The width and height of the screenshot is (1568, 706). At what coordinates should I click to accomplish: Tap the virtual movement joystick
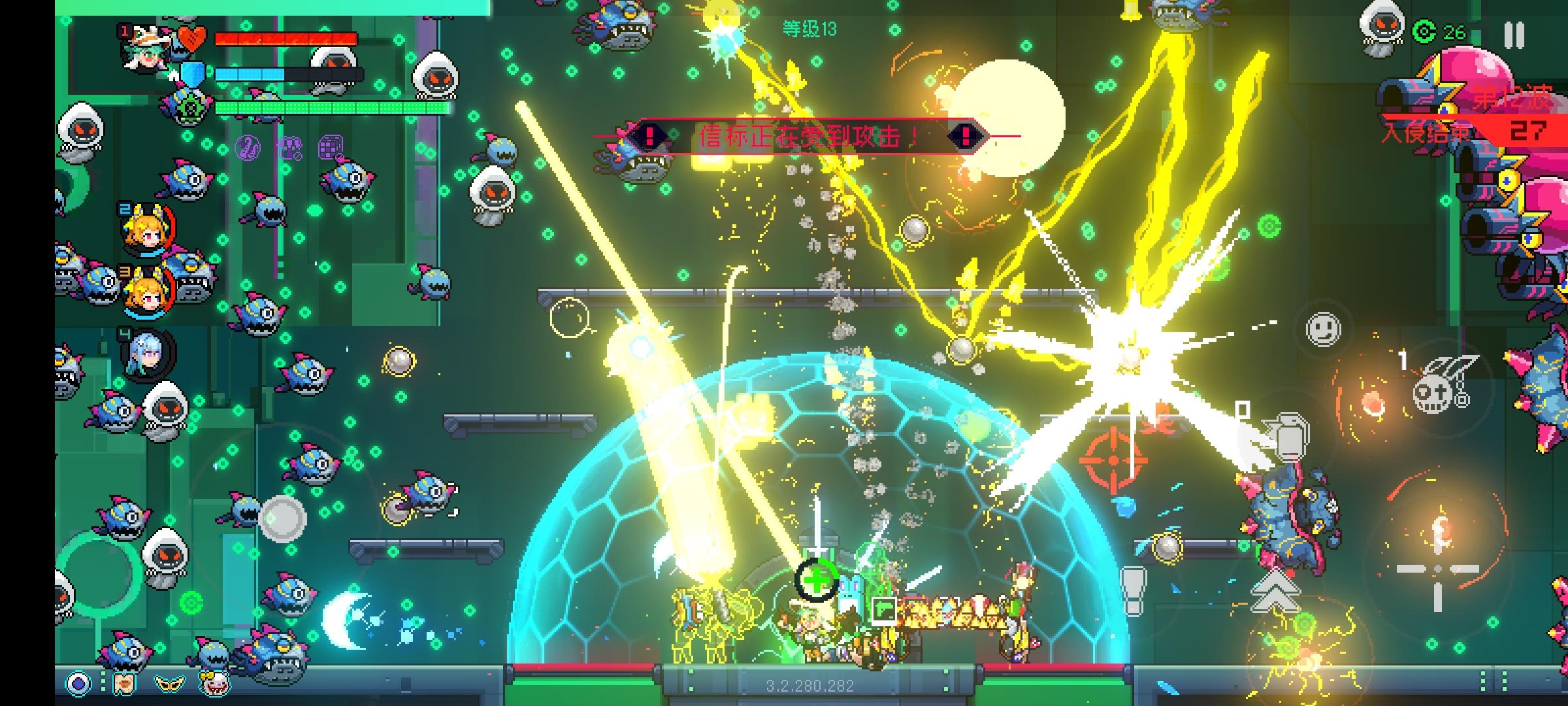[x=282, y=517]
